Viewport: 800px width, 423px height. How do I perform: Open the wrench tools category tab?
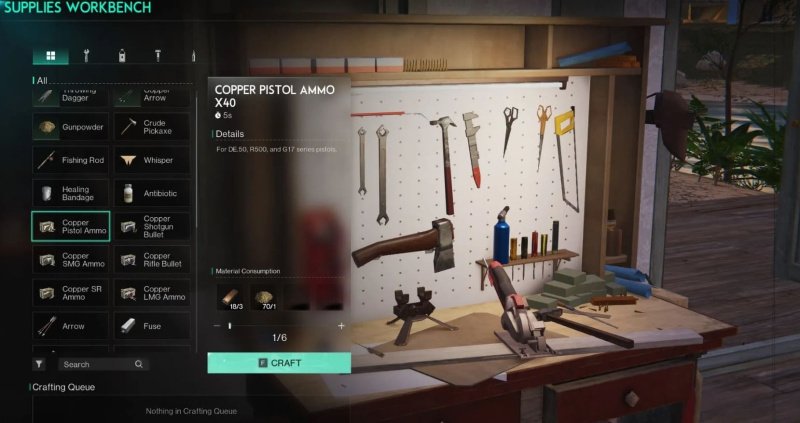tap(87, 56)
